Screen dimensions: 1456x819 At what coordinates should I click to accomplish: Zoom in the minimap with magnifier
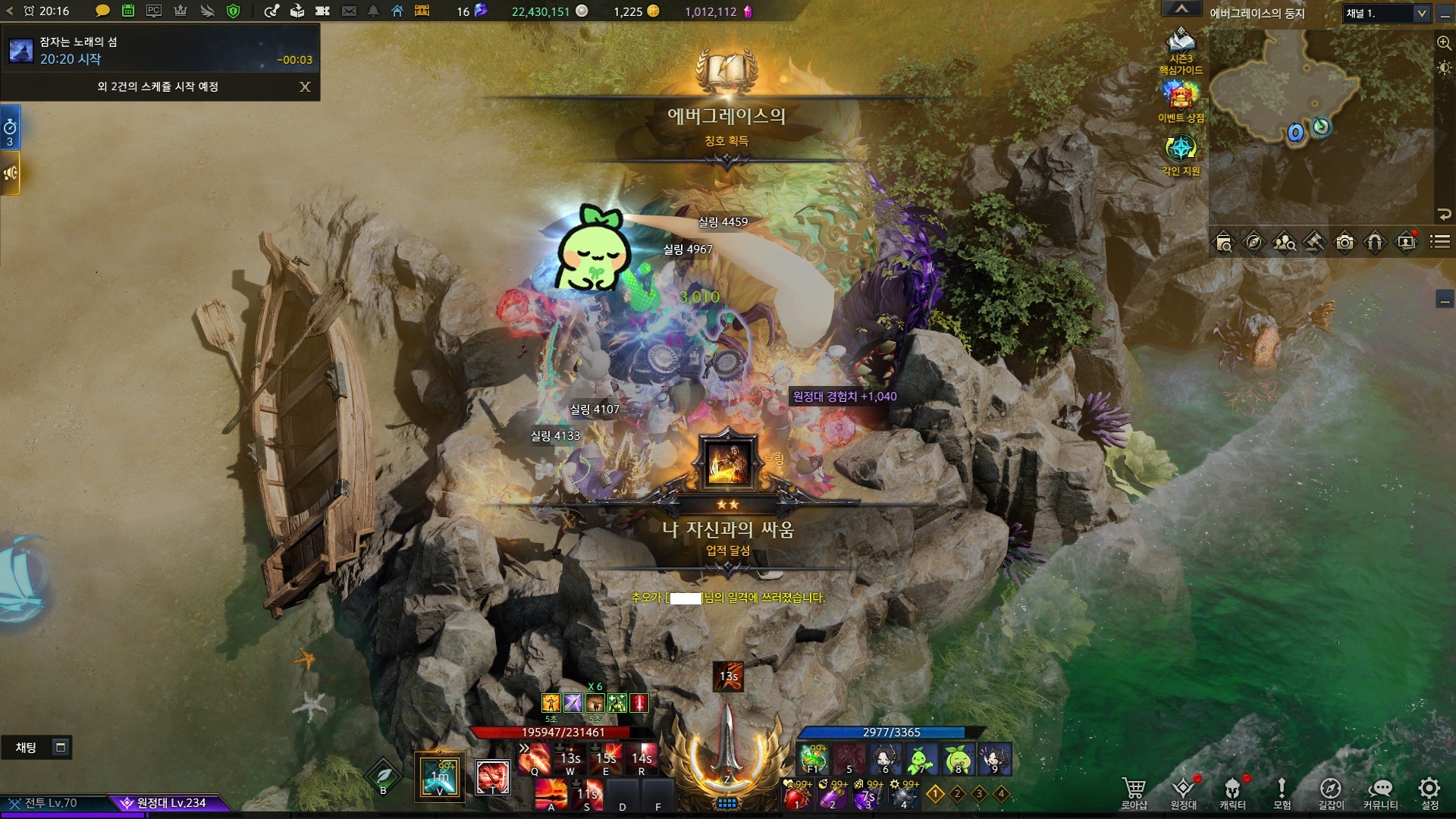pyautogui.click(x=1444, y=43)
